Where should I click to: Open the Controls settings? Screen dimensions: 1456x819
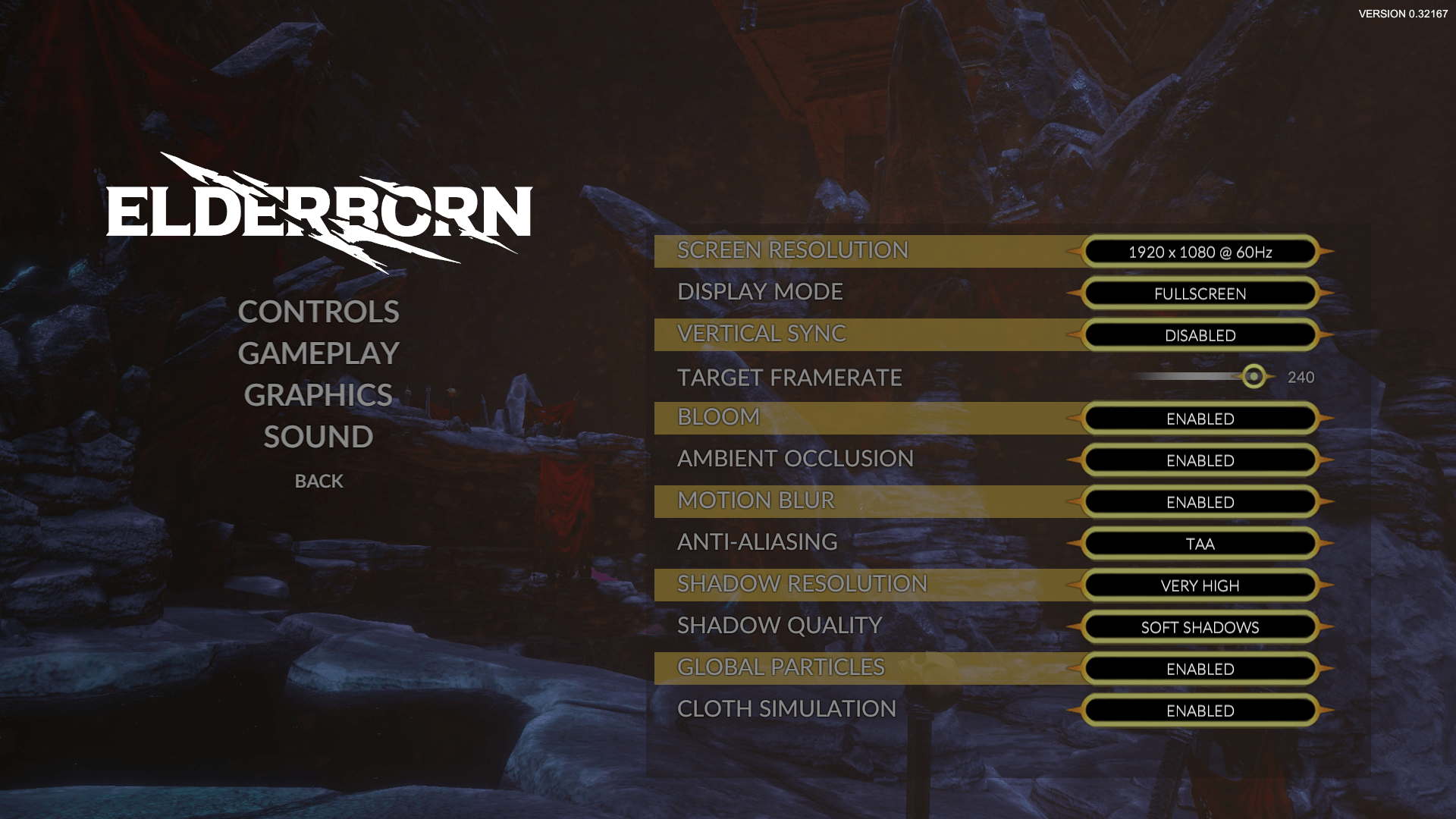coord(318,312)
